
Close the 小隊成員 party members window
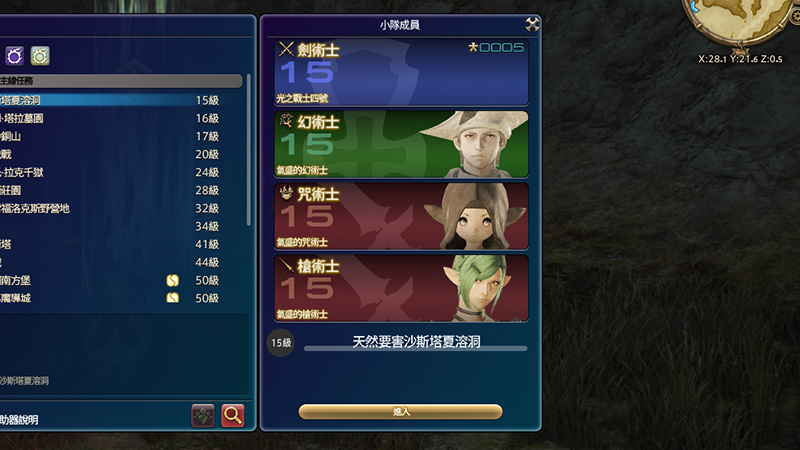[532, 24]
